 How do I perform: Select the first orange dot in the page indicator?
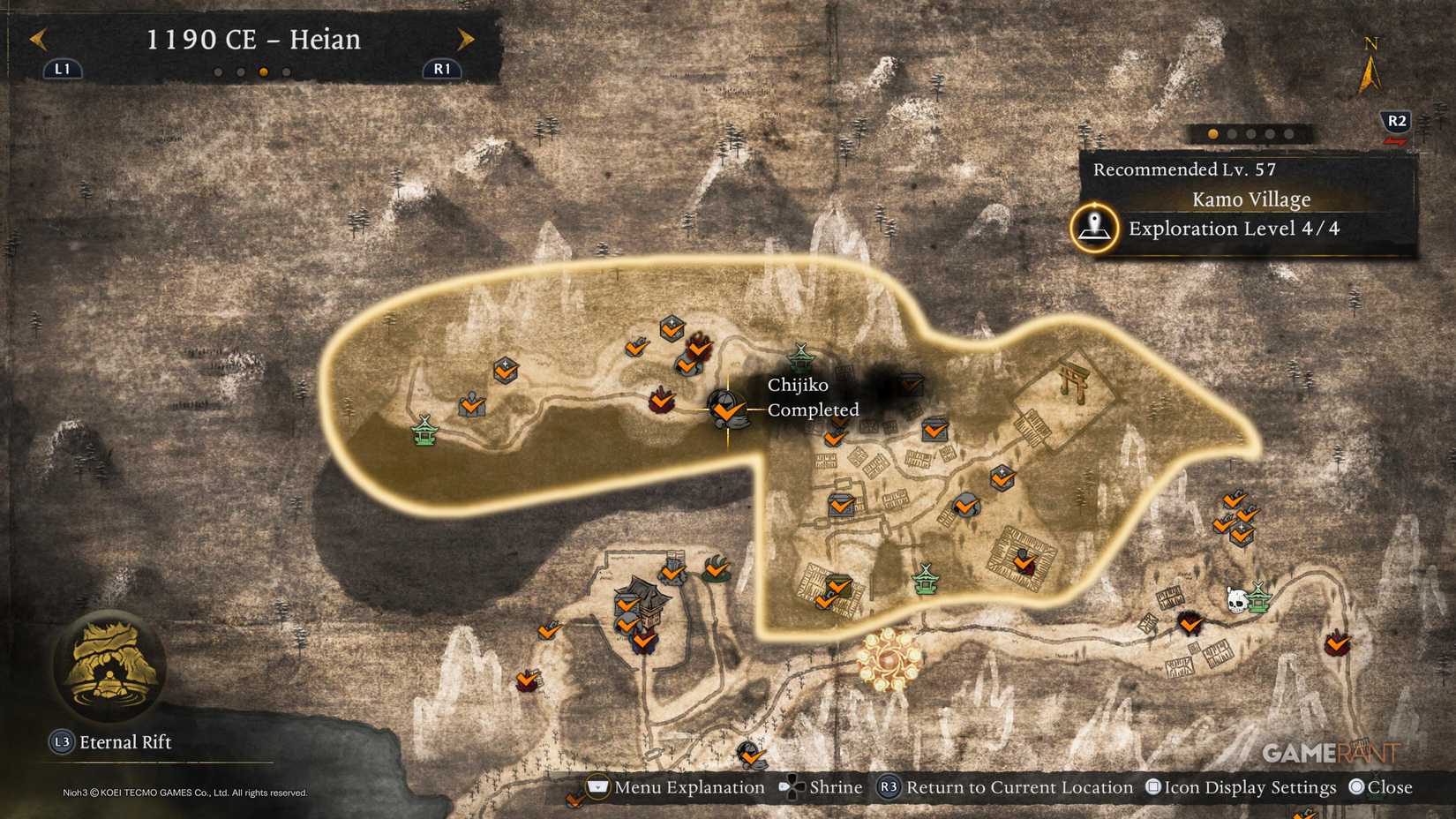1212,132
